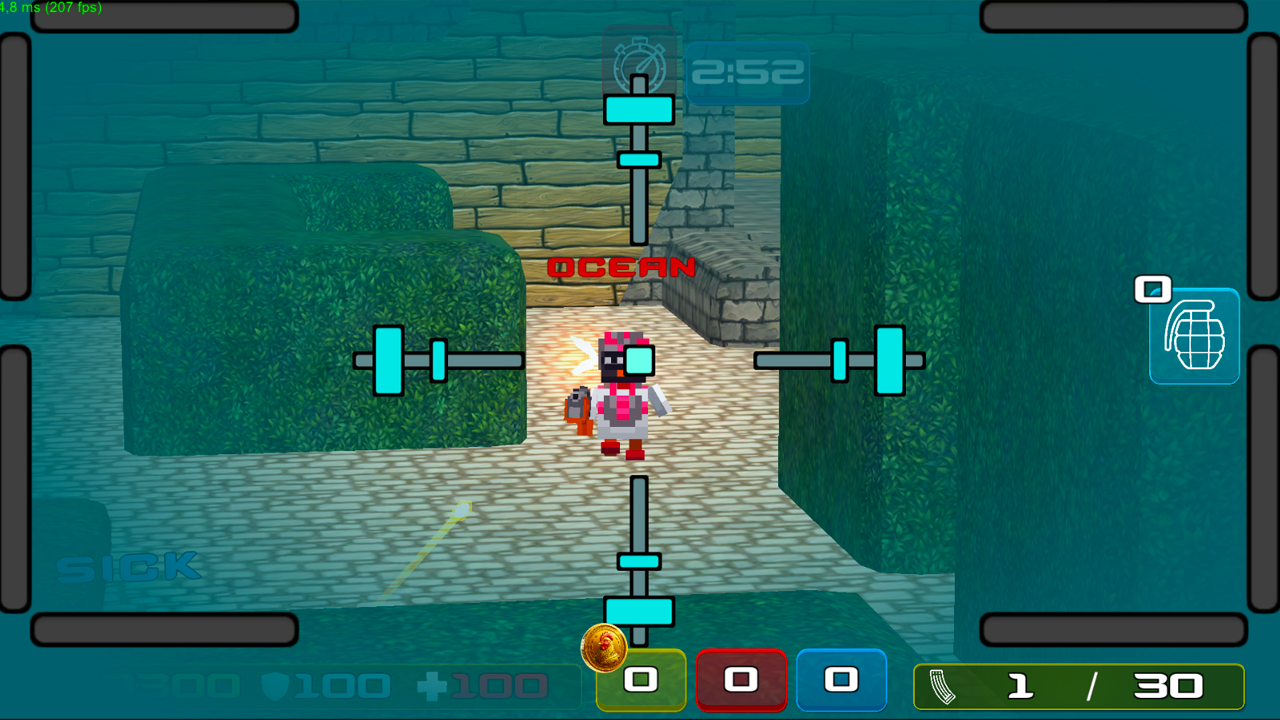Click the grenade count badge showing 0
This screenshot has width=1280, height=720.
pos(1152,288)
